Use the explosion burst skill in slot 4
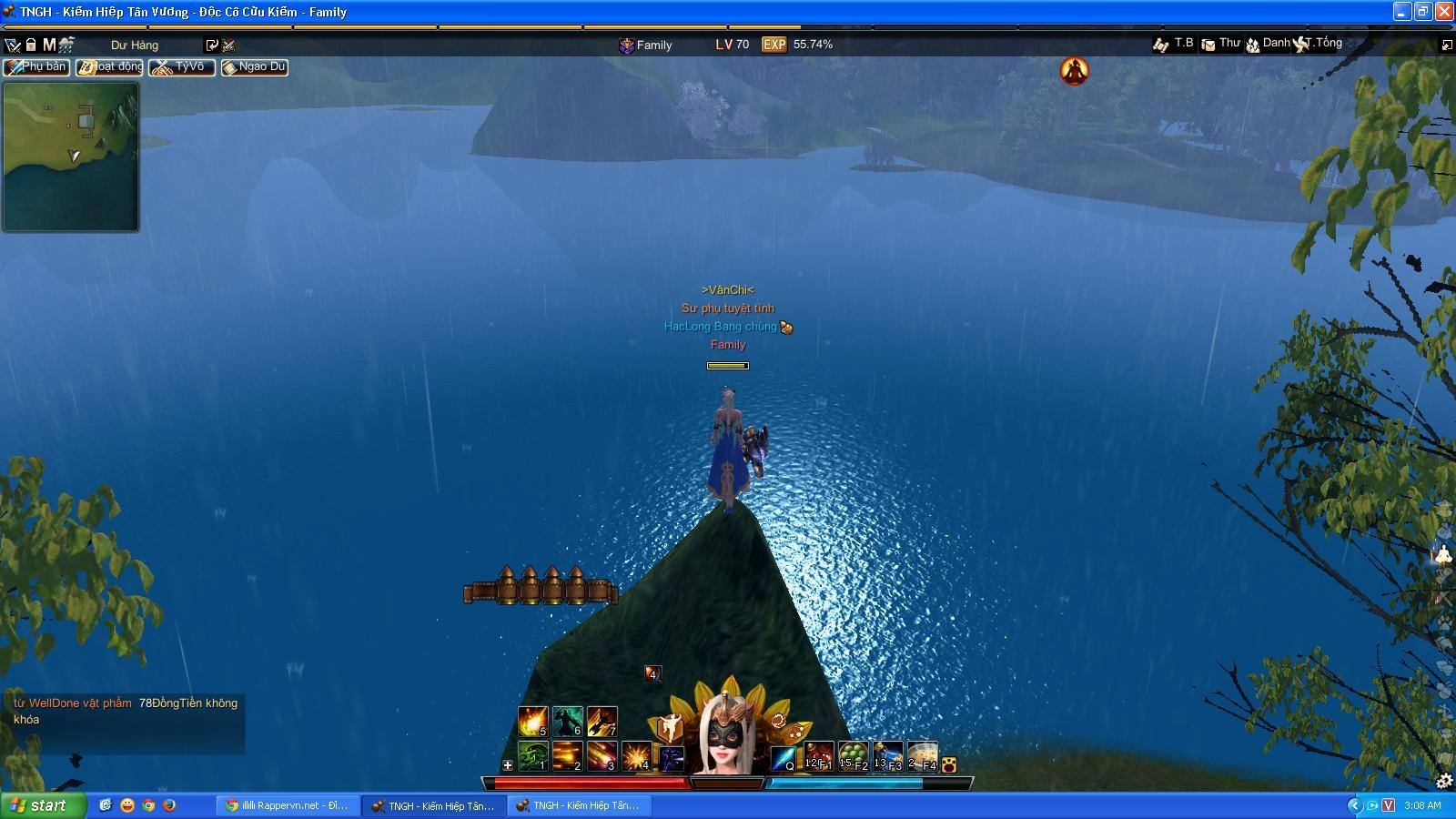 pos(635,755)
